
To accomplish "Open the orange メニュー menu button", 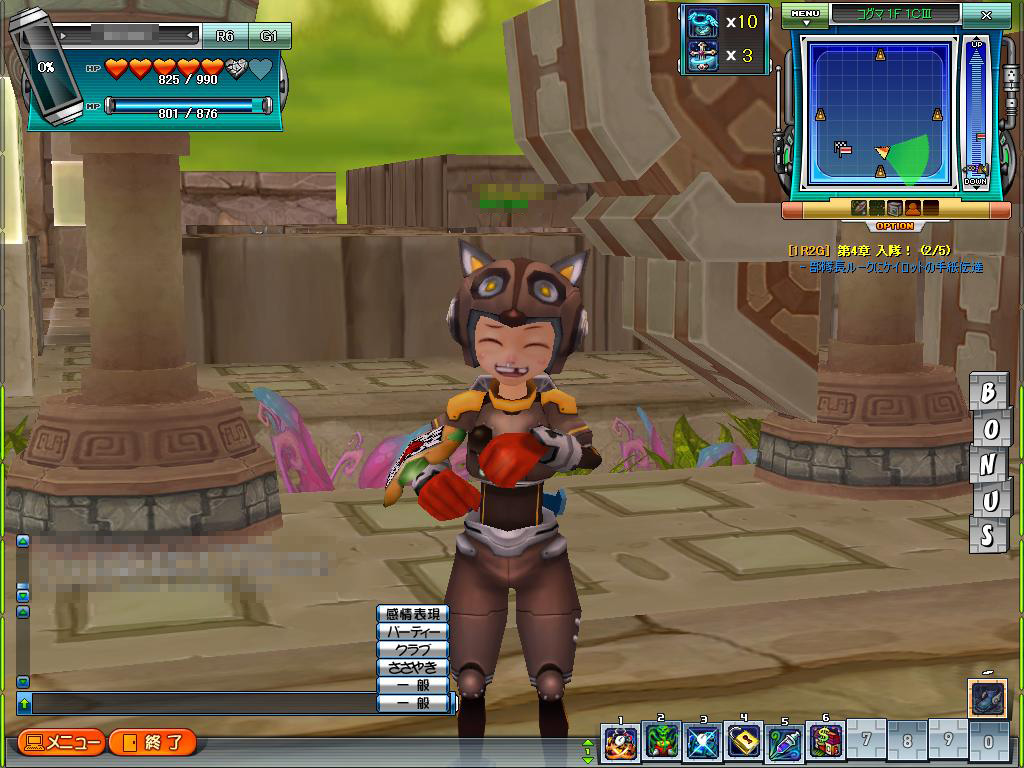I will pos(62,743).
